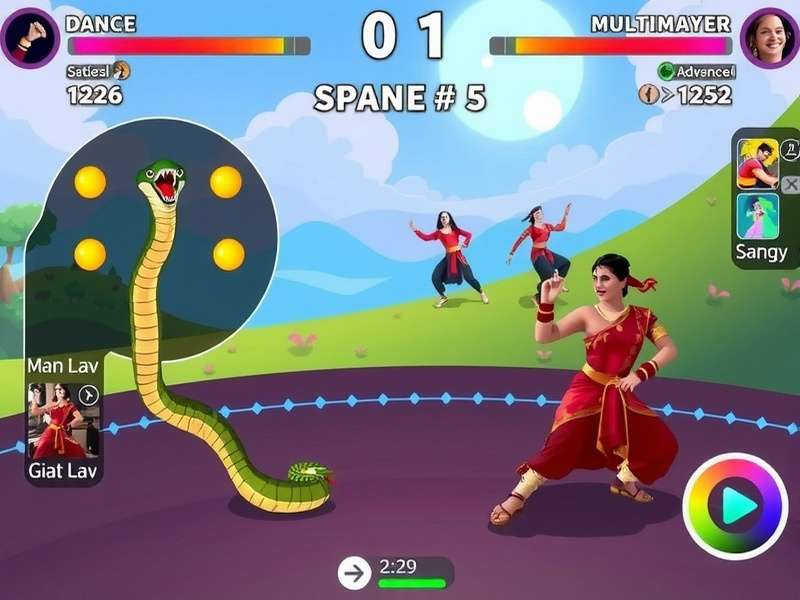Choose the red-shirt dancer tile in side panel
This screenshot has height=600, width=800.
point(757,163)
